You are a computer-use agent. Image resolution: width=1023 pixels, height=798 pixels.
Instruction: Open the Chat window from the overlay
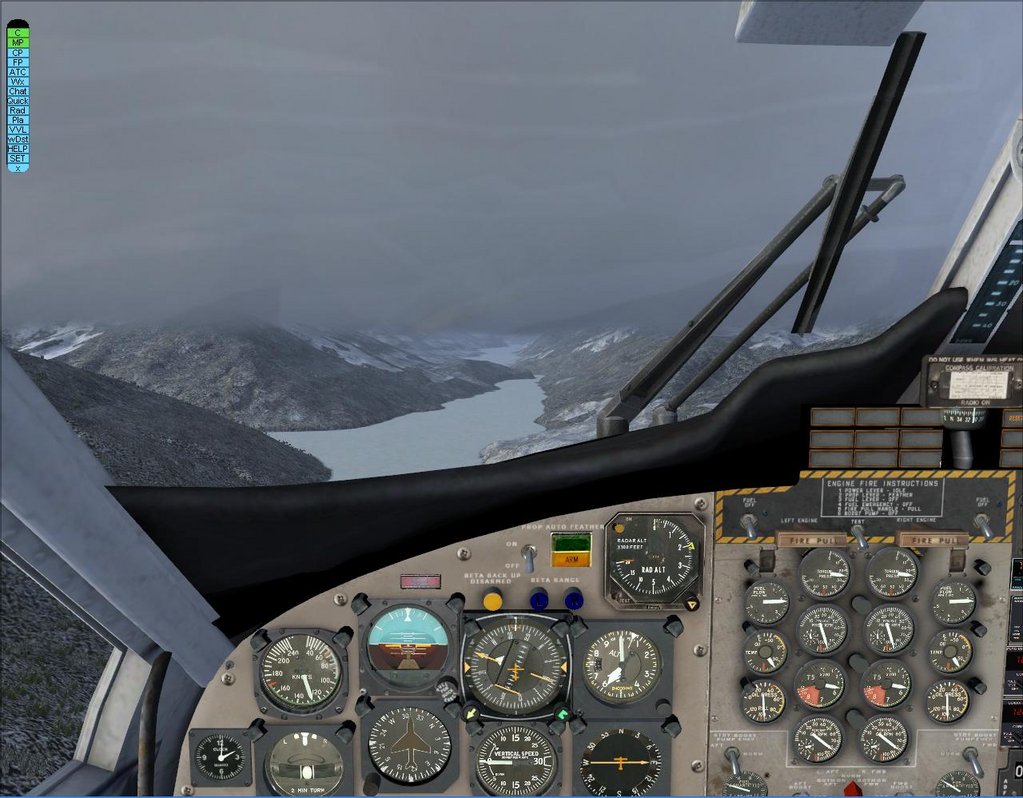(18, 91)
